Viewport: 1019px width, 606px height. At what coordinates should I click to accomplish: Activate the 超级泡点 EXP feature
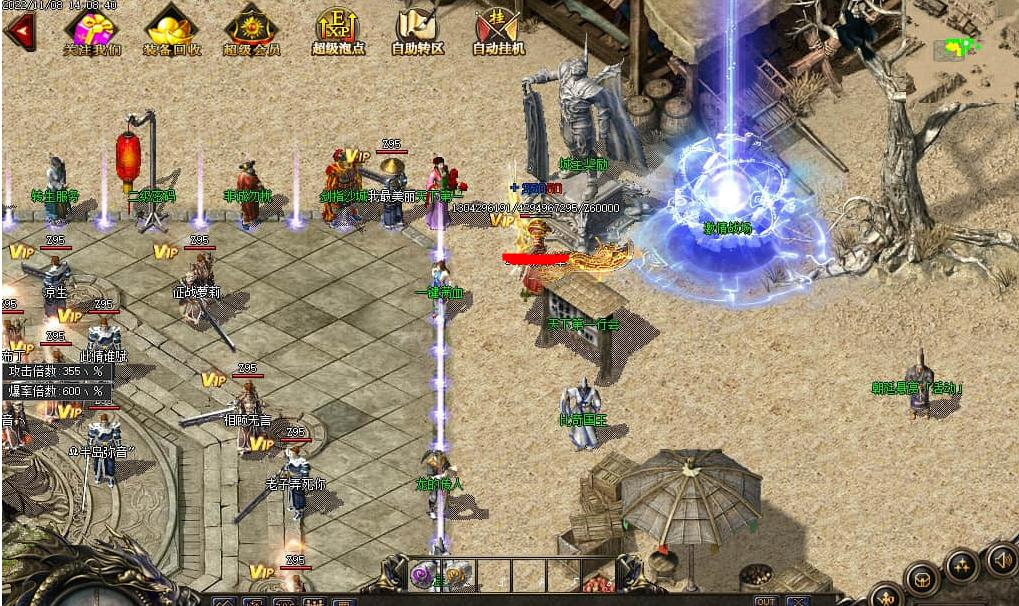(x=337, y=30)
